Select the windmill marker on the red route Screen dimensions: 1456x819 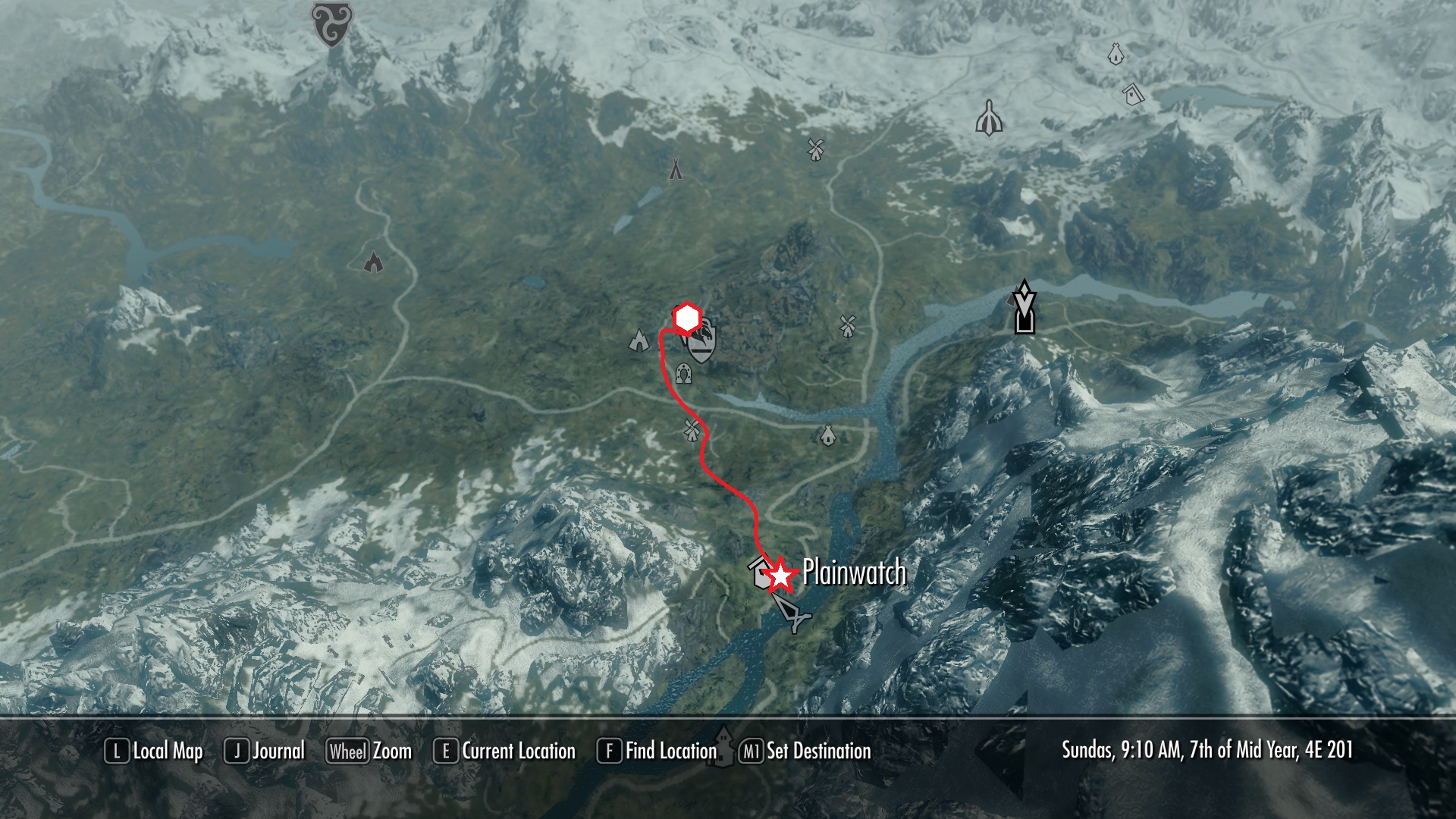point(691,430)
